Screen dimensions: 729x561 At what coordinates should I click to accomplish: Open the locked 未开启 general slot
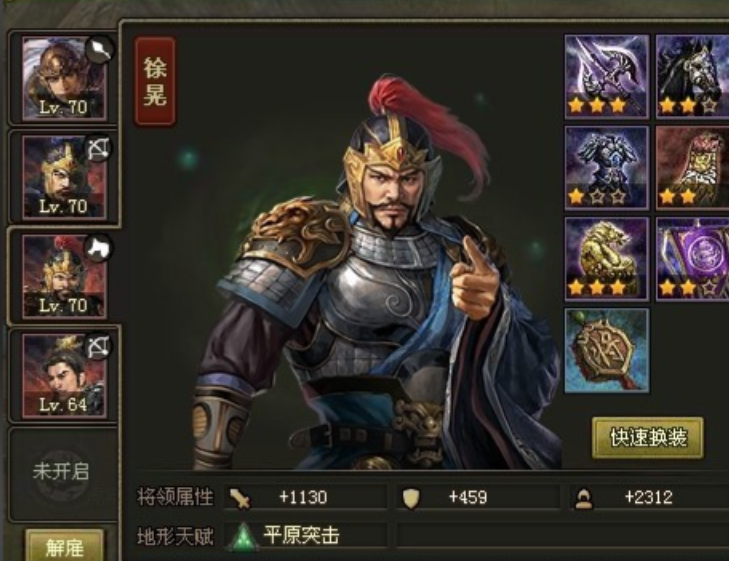tap(62, 471)
